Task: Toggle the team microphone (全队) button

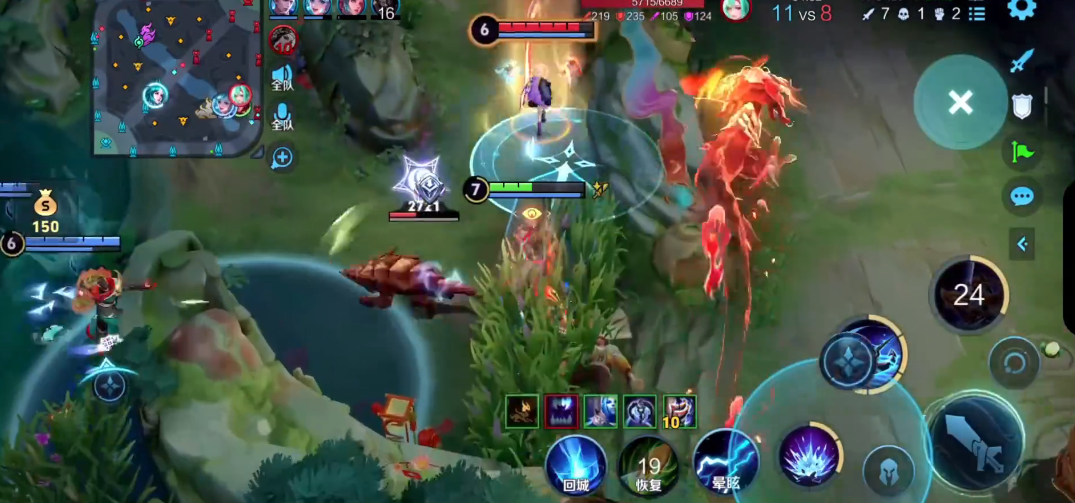Action: pos(282,115)
